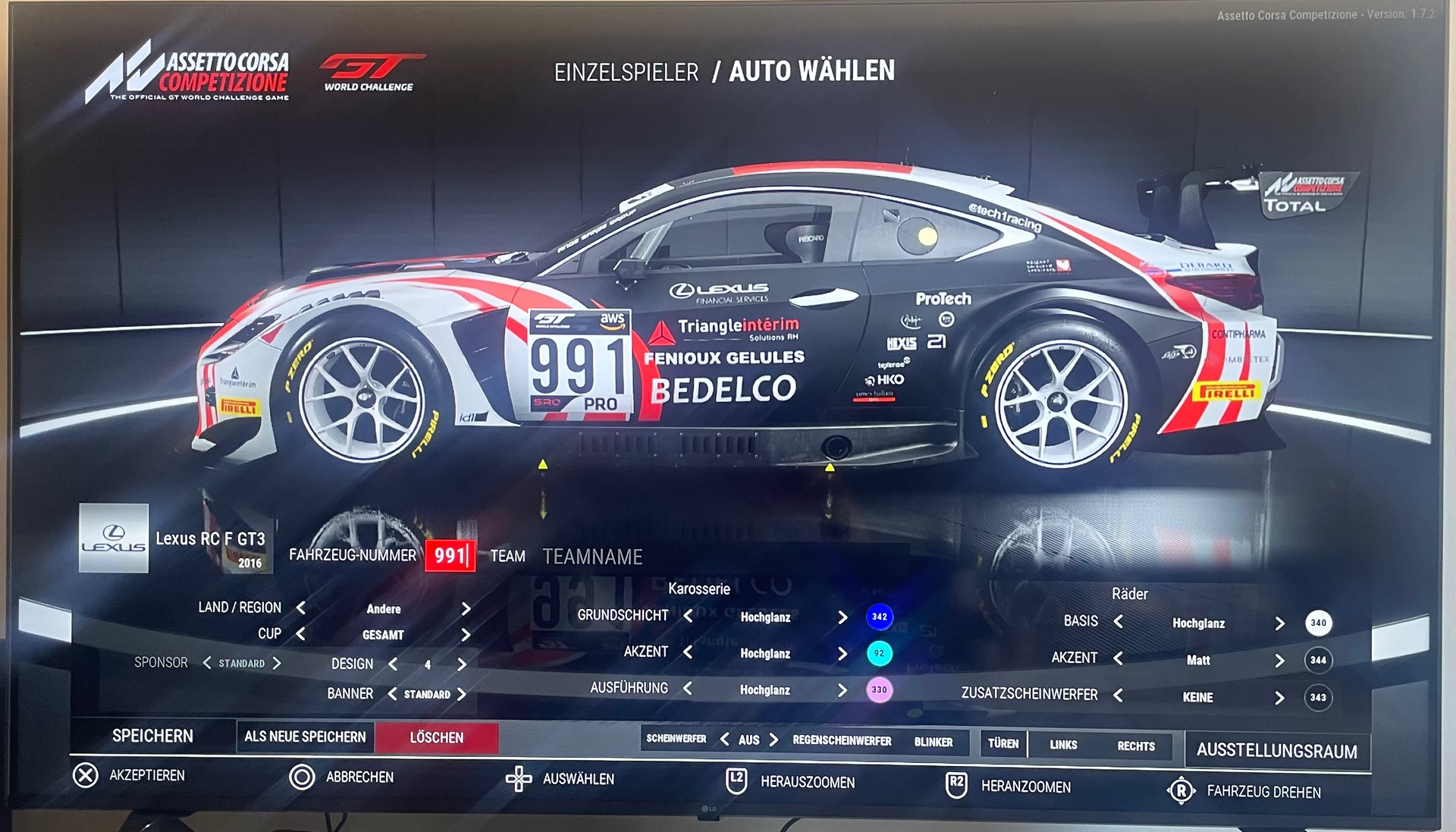Set Scheinwerfer headlights to next mode

[x=773, y=739]
